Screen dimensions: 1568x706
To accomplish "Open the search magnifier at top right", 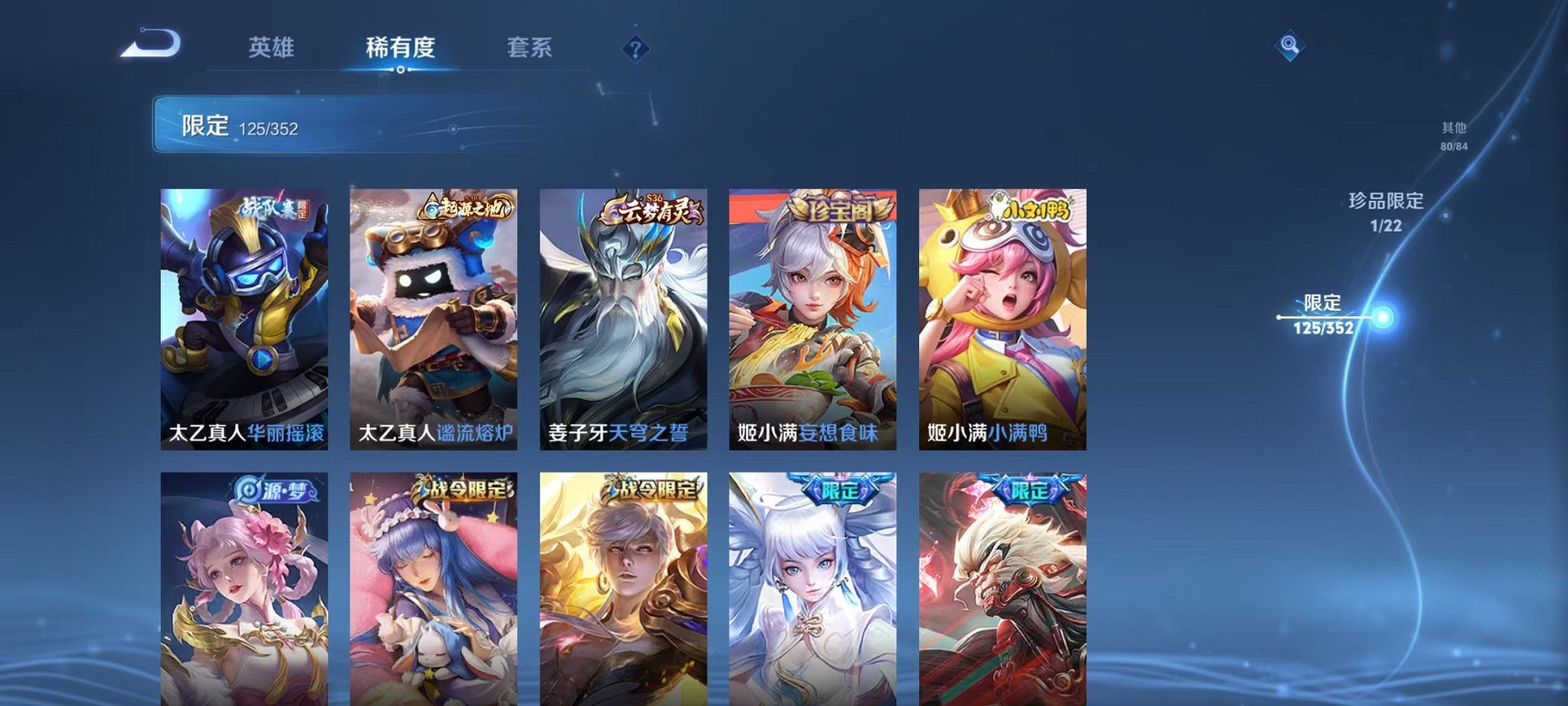I will pyautogui.click(x=1291, y=44).
